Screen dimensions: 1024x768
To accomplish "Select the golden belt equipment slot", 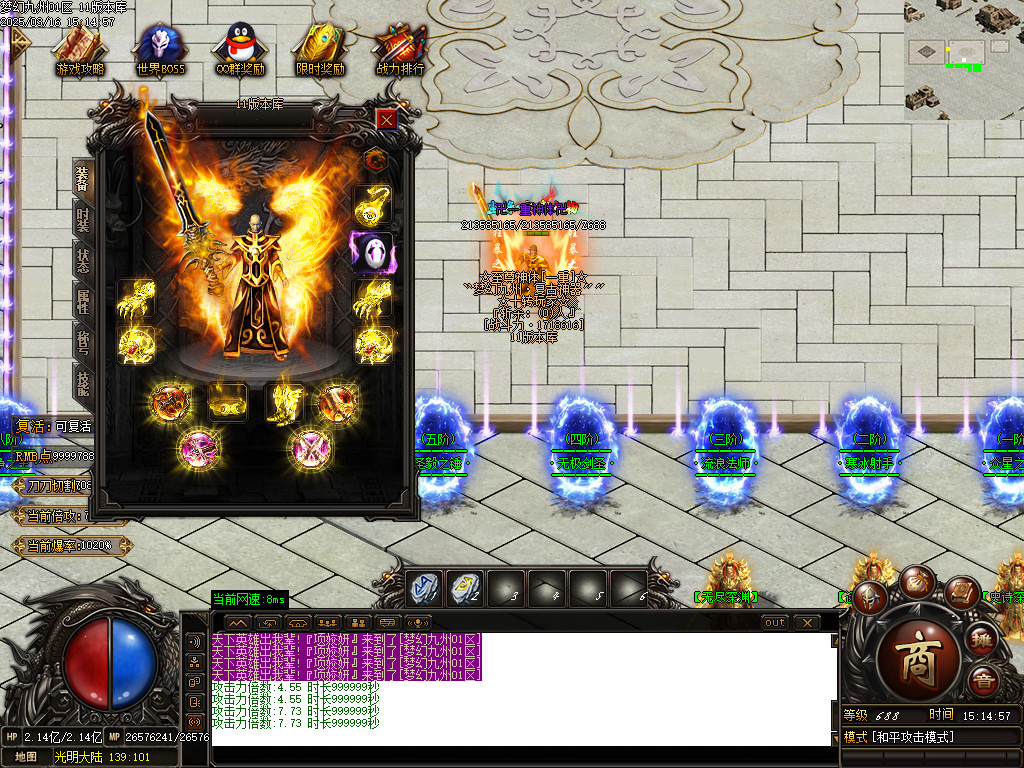I will click(228, 403).
